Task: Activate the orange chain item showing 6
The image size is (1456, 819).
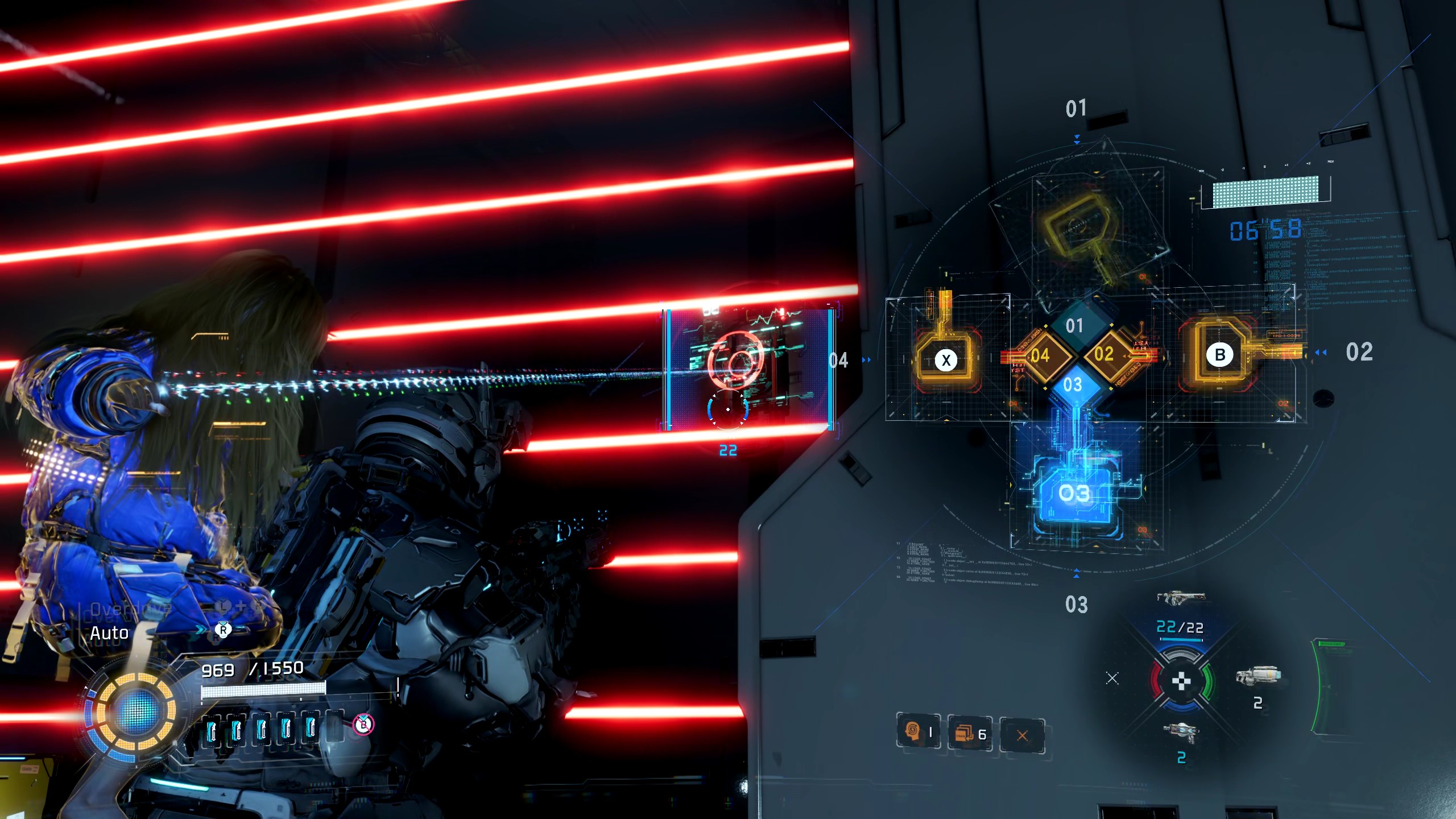Action: click(x=965, y=734)
